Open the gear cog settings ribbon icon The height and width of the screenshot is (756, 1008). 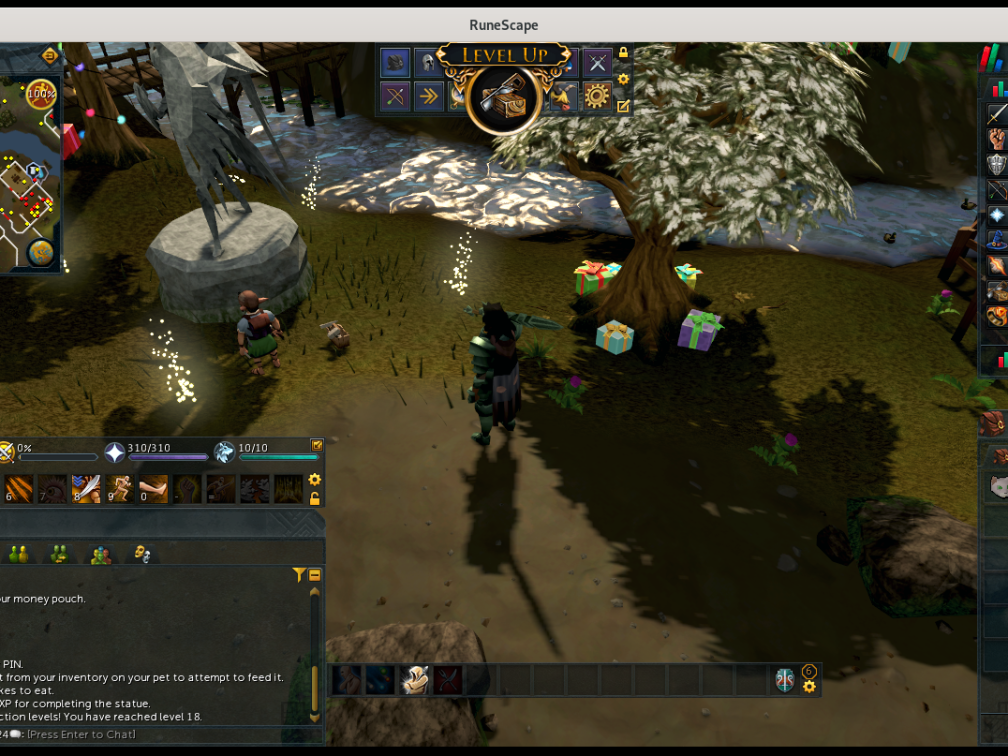click(x=597, y=96)
